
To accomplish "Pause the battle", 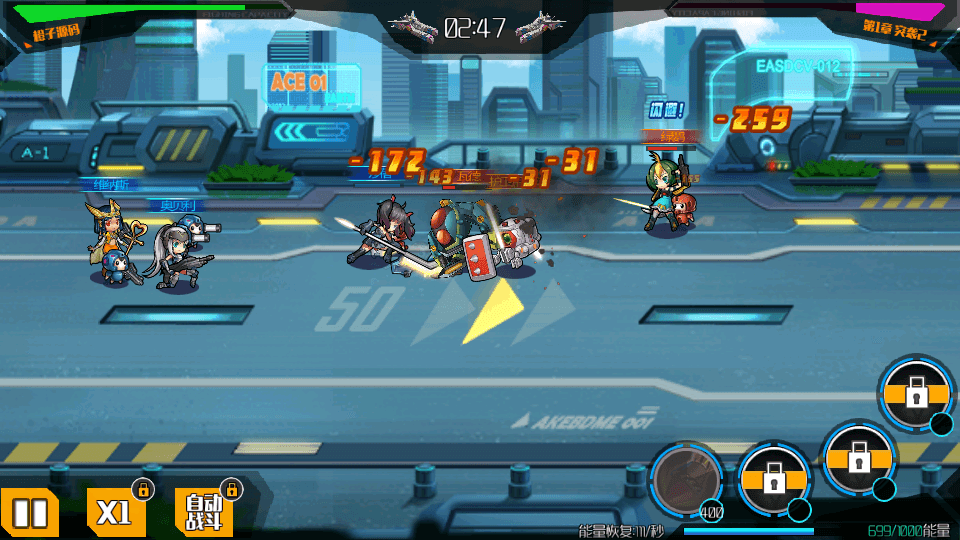I will tap(30, 513).
